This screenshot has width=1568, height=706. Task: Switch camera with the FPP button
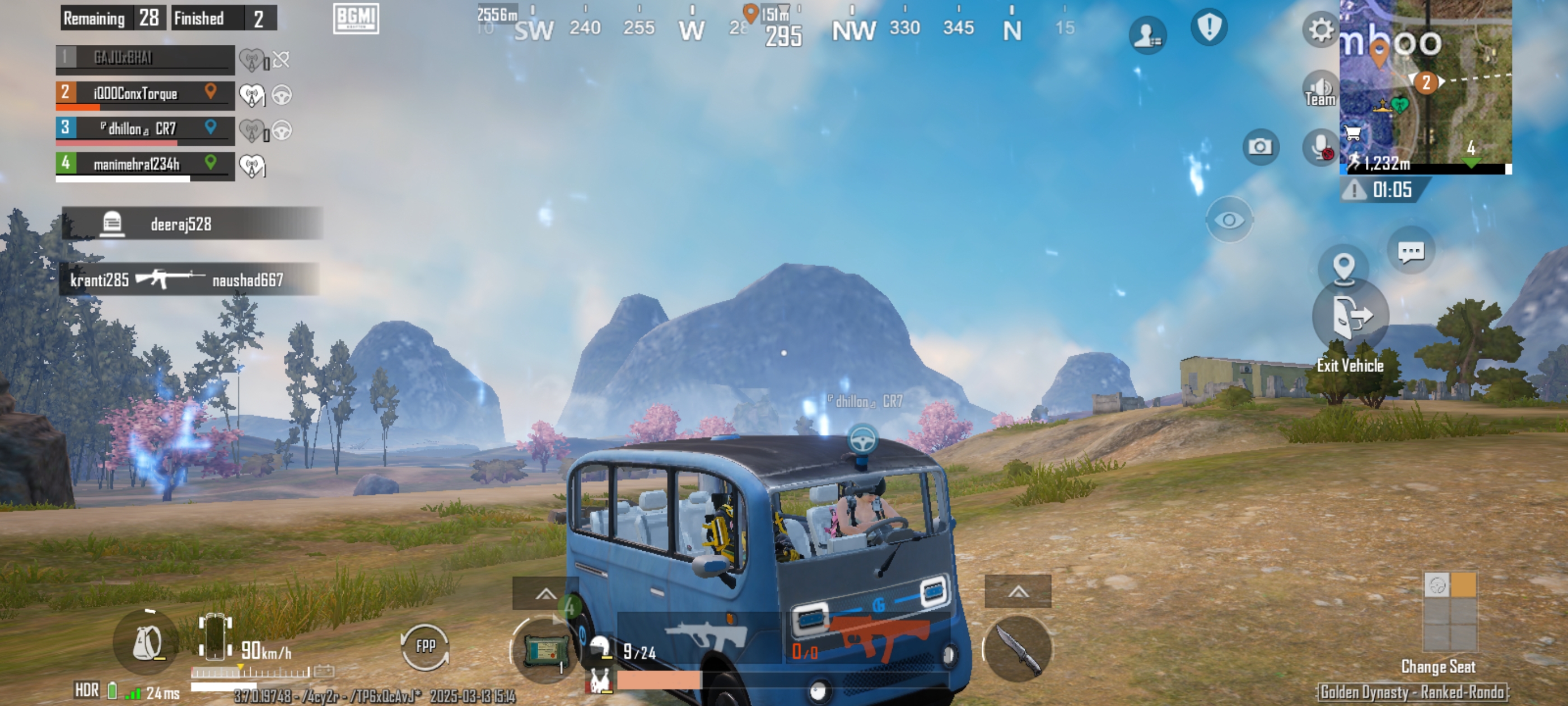(425, 646)
